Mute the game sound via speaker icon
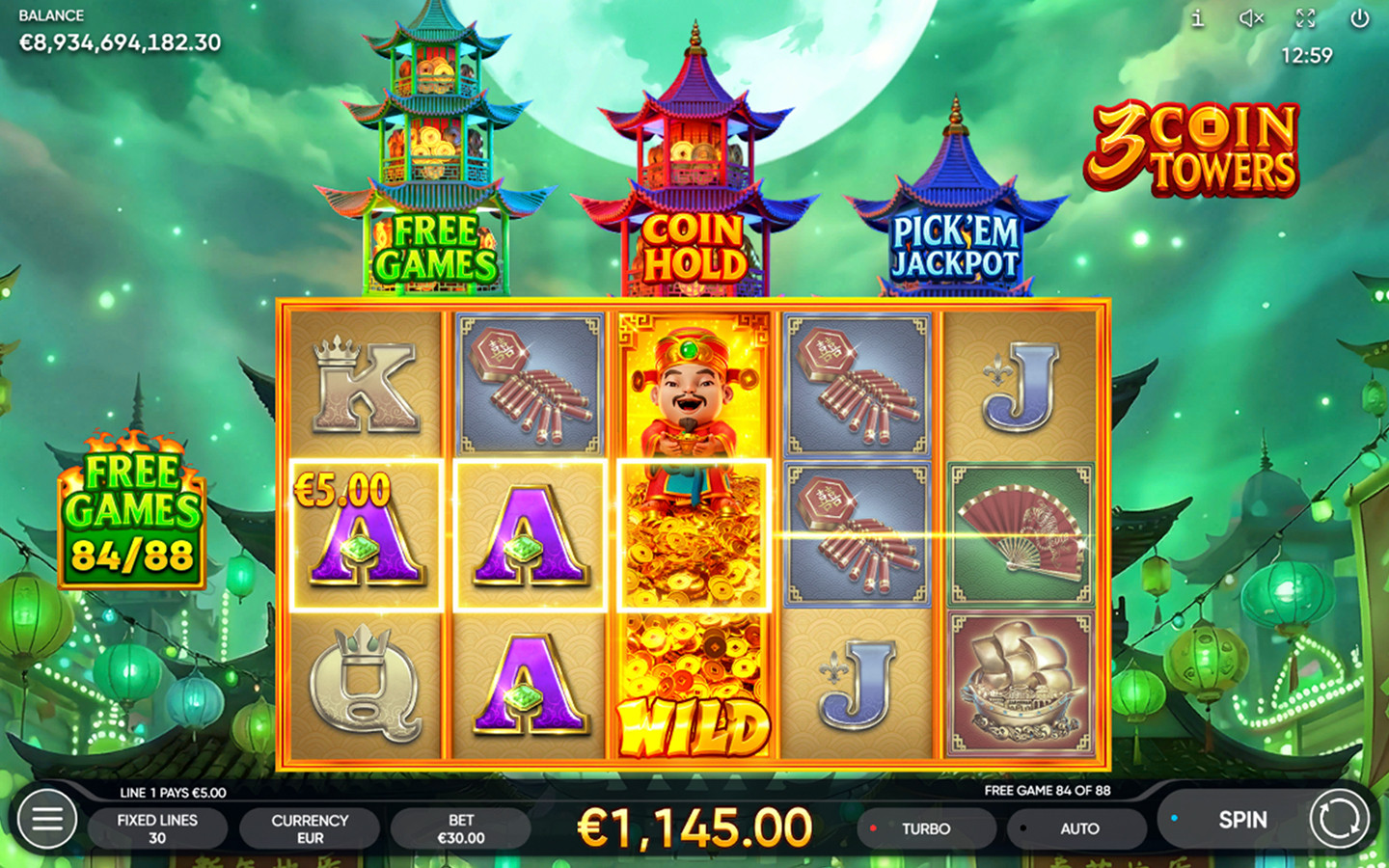The image size is (1389, 868). pyautogui.click(x=1251, y=17)
